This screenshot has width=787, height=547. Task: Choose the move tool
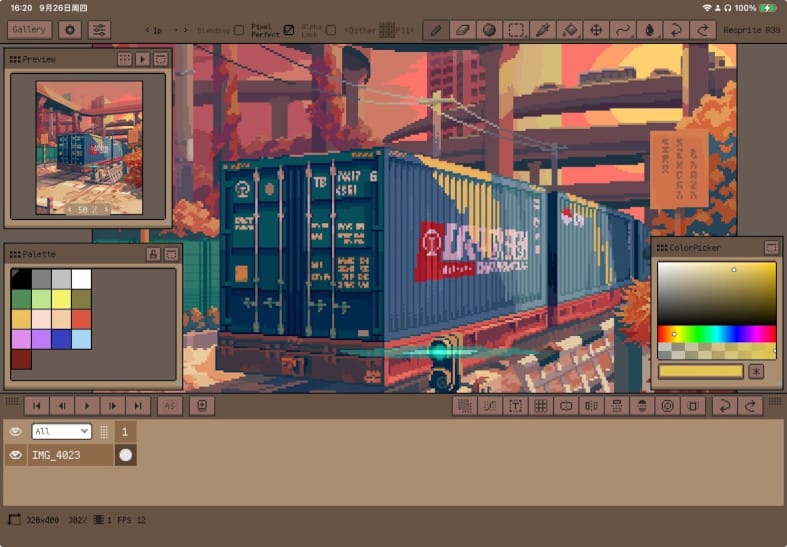596,30
